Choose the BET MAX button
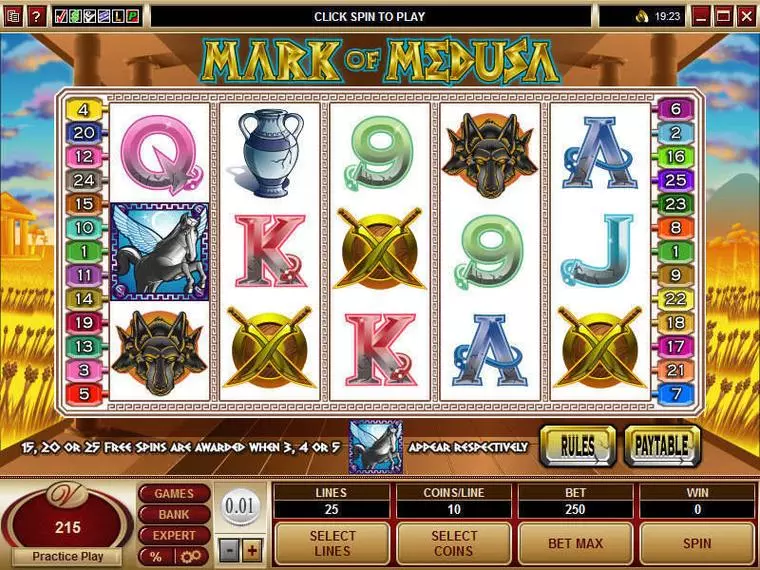The width and height of the screenshot is (760, 570). click(x=575, y=543)
